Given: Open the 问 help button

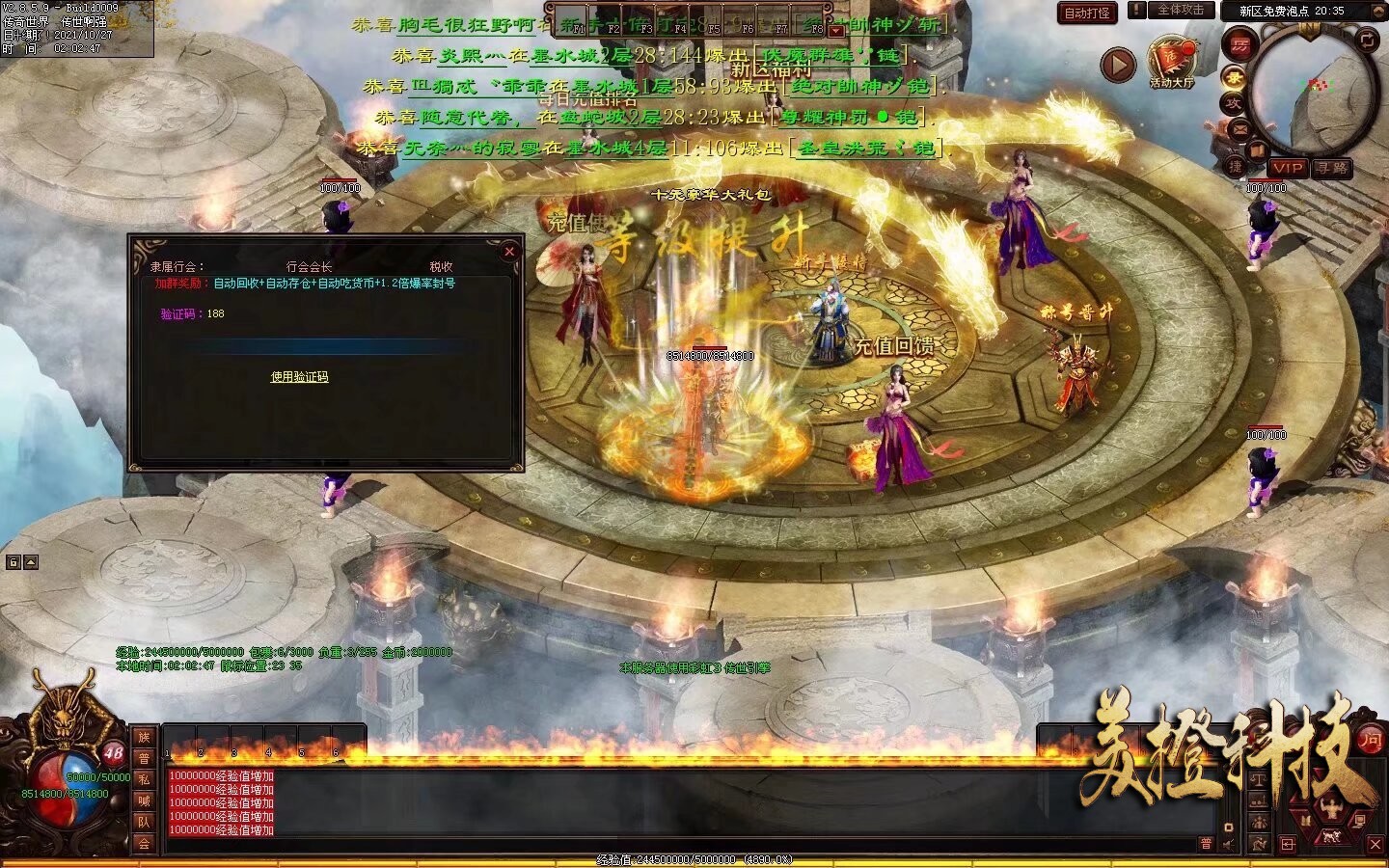Looking at the screenshot, I should [x=1370, y=740].
